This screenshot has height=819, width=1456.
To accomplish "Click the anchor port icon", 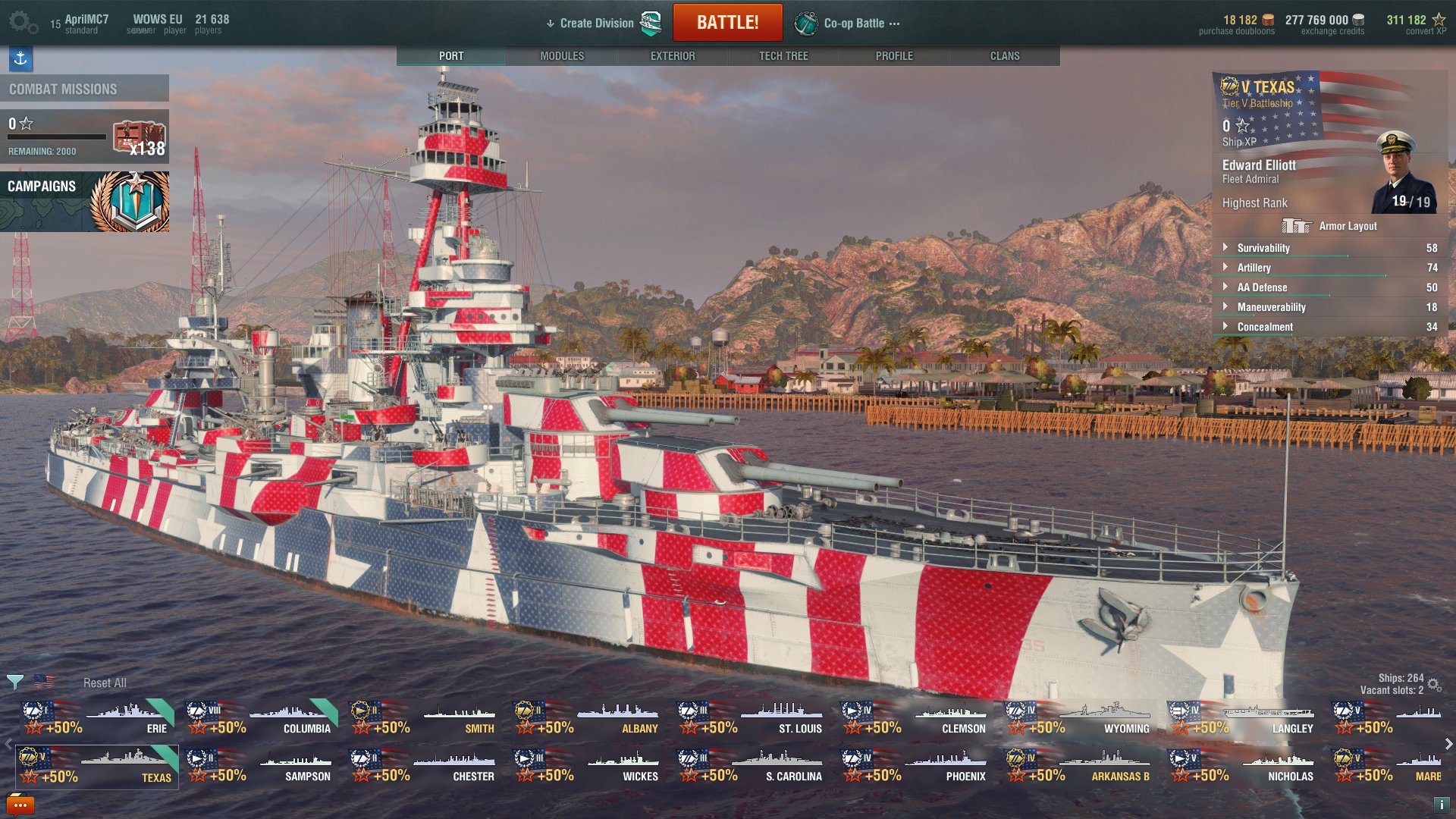I will 20,58.
